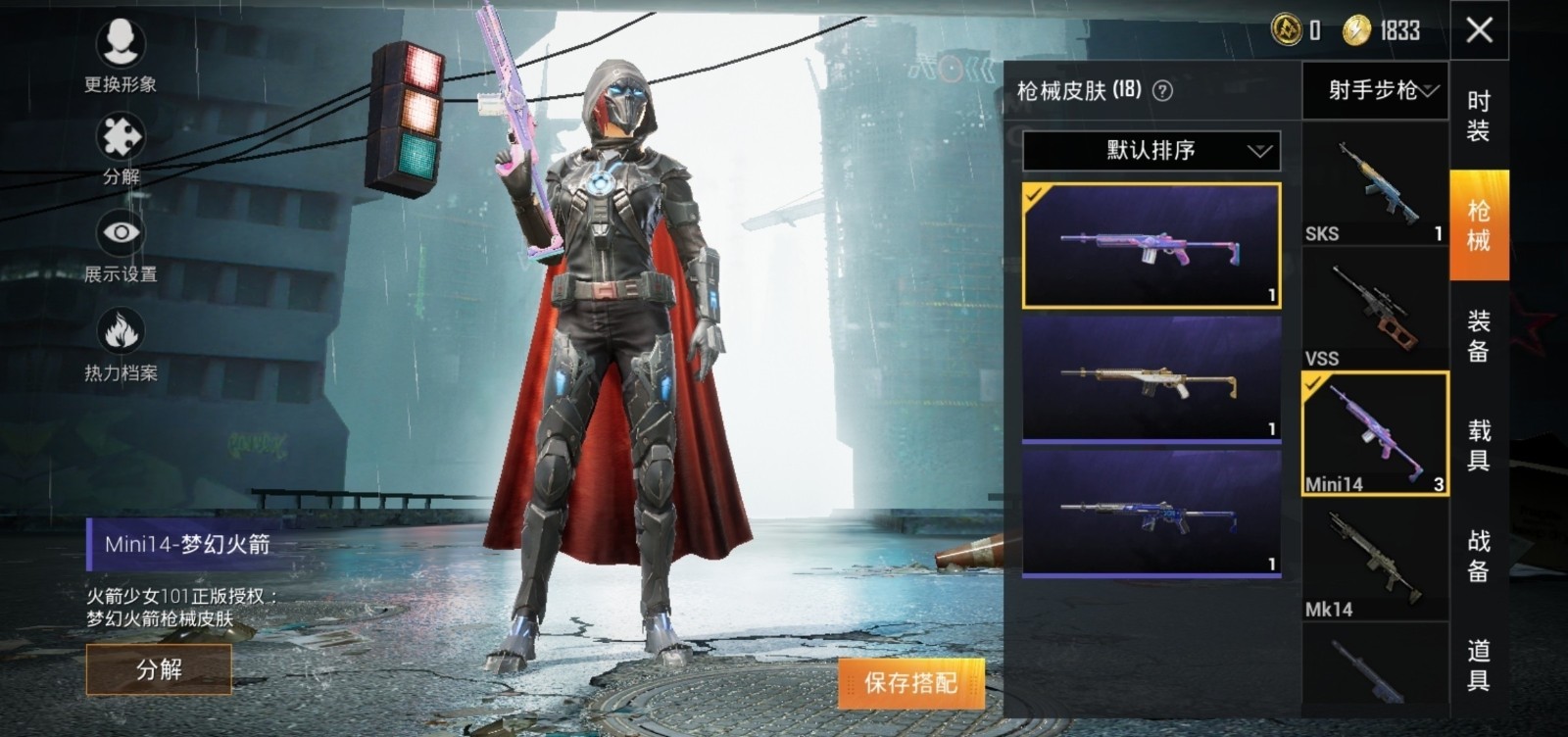The width and height of the screenshot is (1568, 737).
Task: Switch to the 道具 items tab
Action: 1479,664
